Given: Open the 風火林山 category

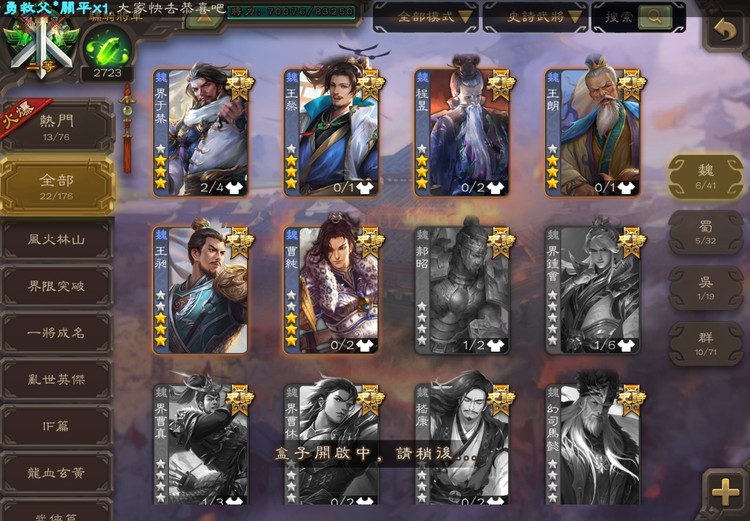Looking at the screenshot, I should pyautogui.click(x=56, y=239).
